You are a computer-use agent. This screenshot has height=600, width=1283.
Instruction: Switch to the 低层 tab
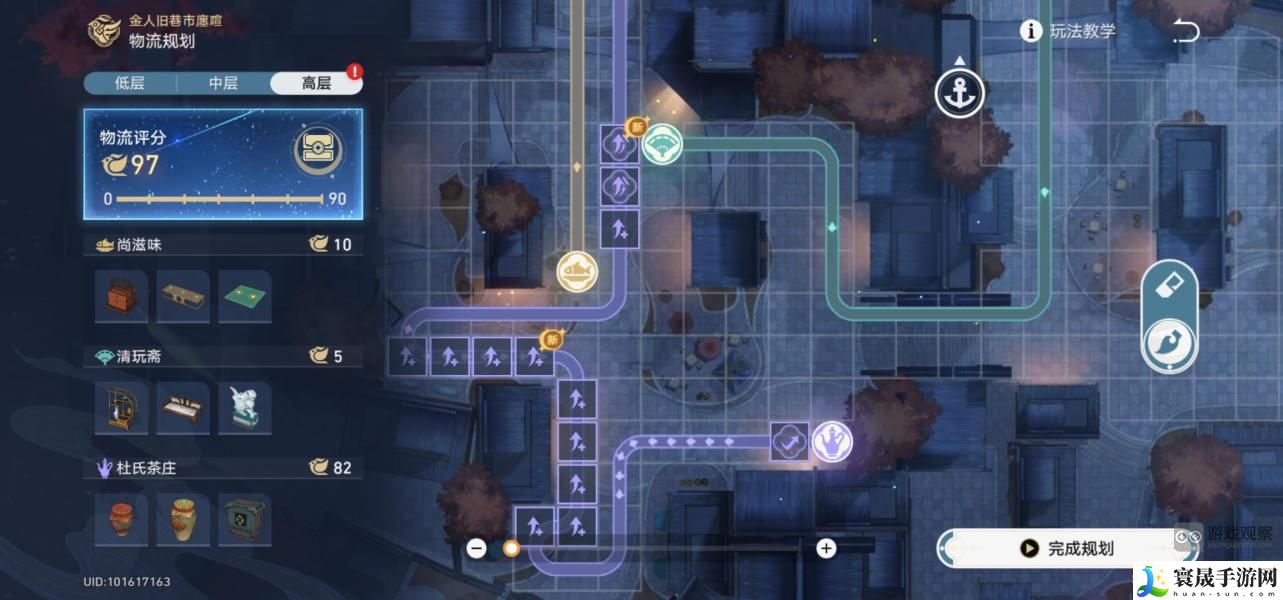pos(130,83)
